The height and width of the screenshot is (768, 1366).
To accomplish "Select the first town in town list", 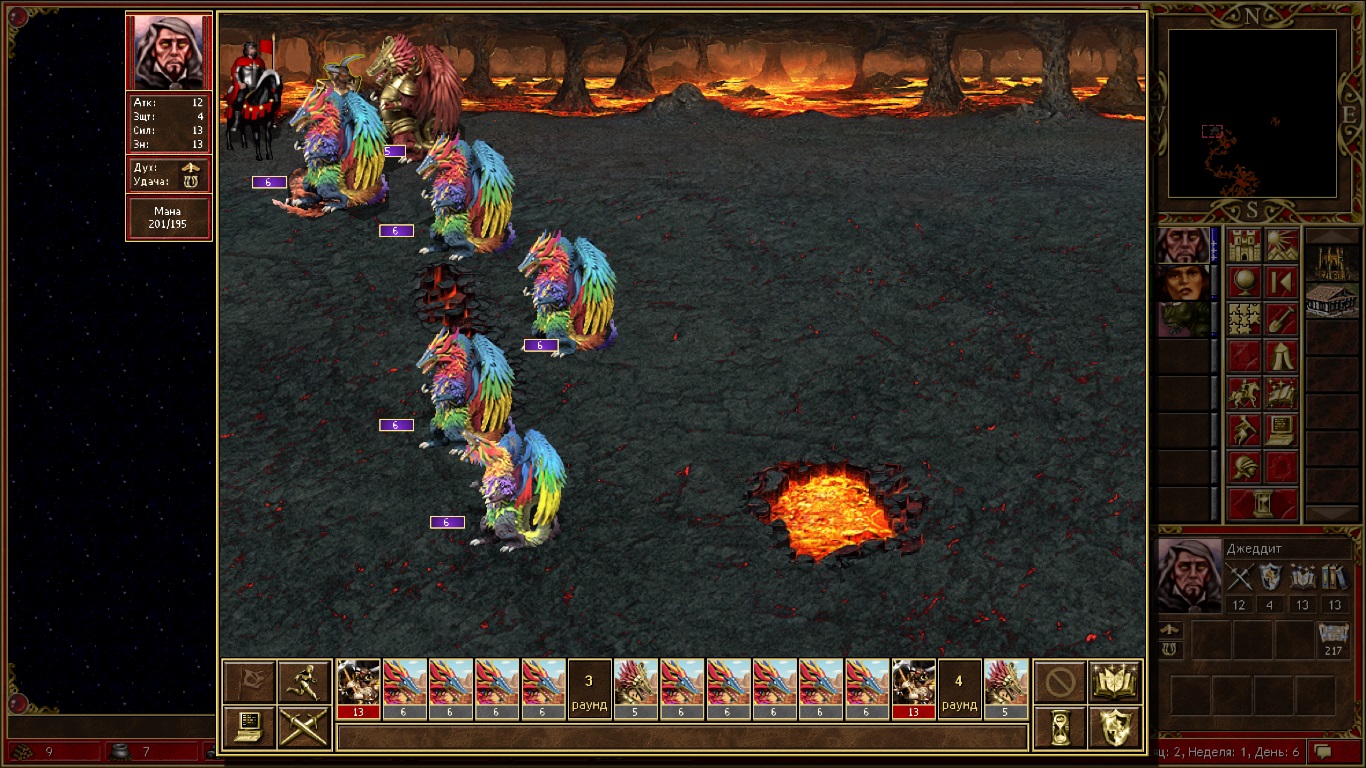I will (x=1332, y=264).
